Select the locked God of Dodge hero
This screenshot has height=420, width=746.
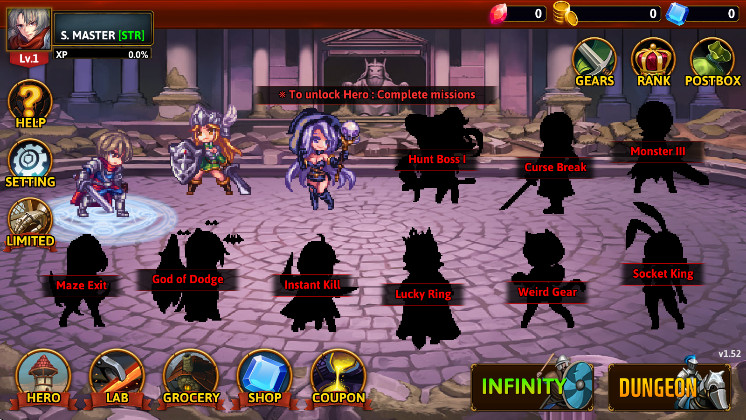188,279
